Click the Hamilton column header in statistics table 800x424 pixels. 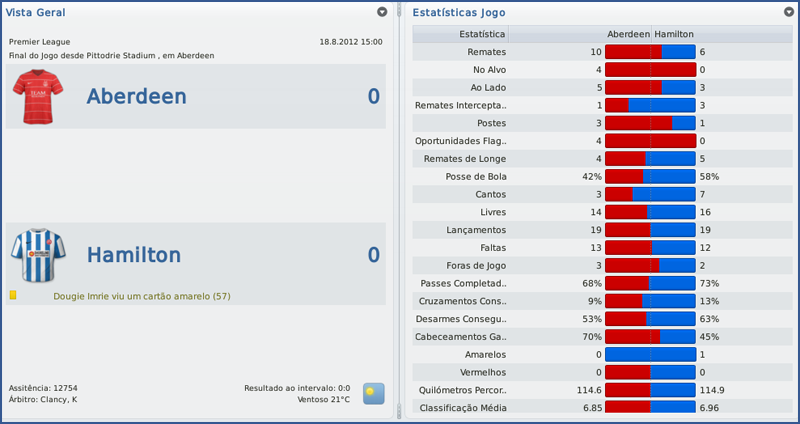674,34
